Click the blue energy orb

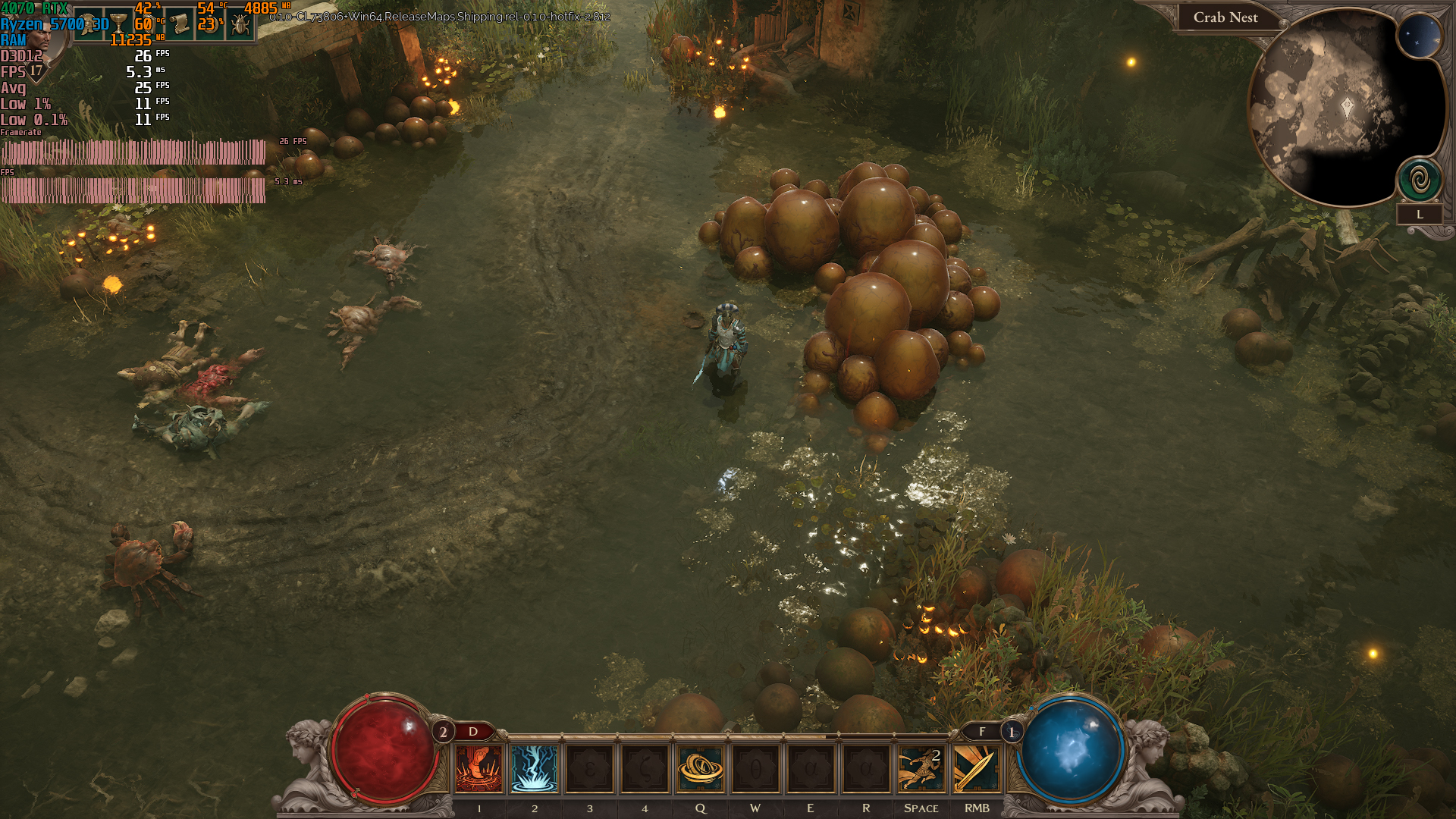click(x=1070, y=748)
